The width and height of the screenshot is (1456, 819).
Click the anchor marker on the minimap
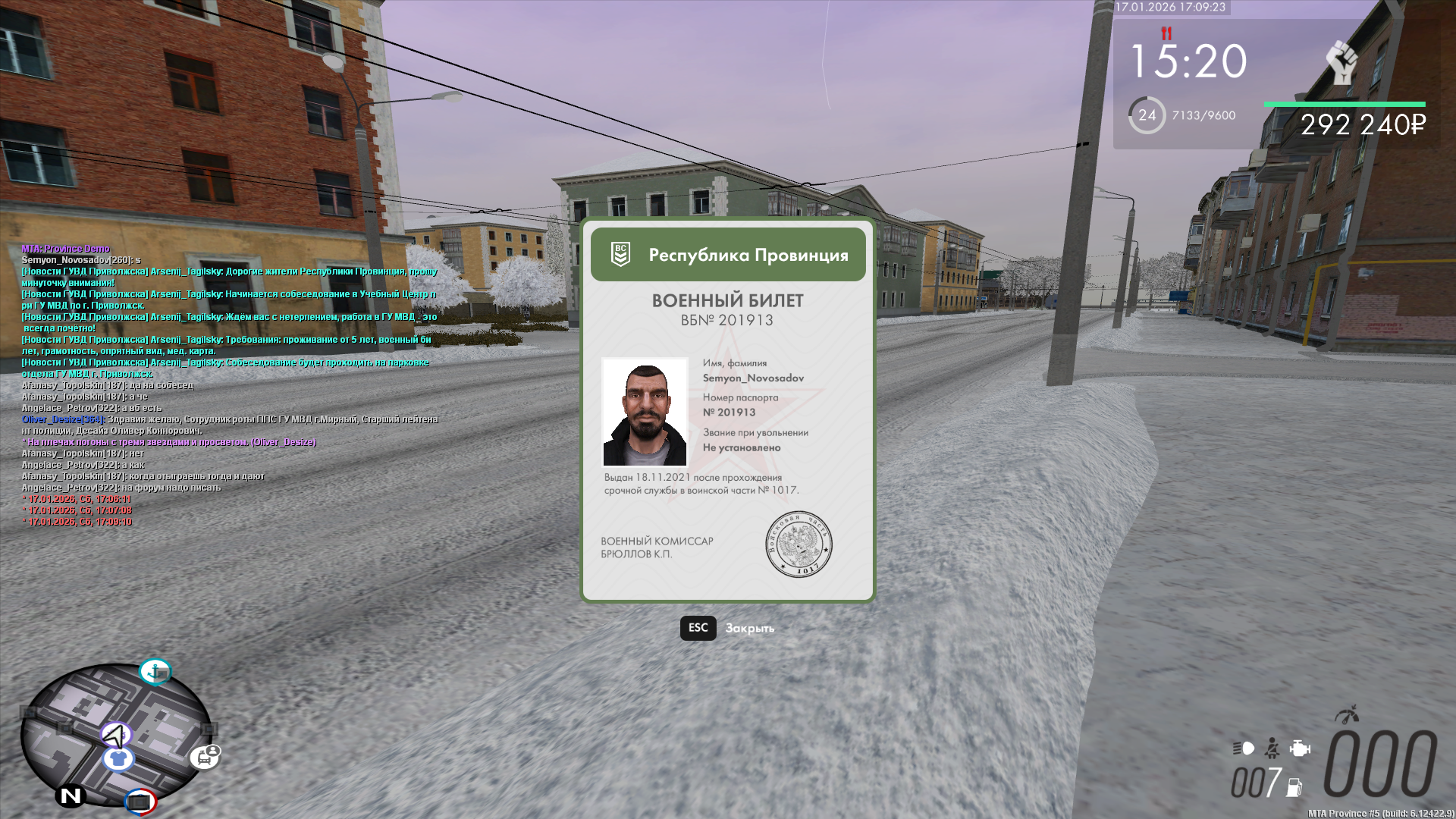[x=155, y=671]
